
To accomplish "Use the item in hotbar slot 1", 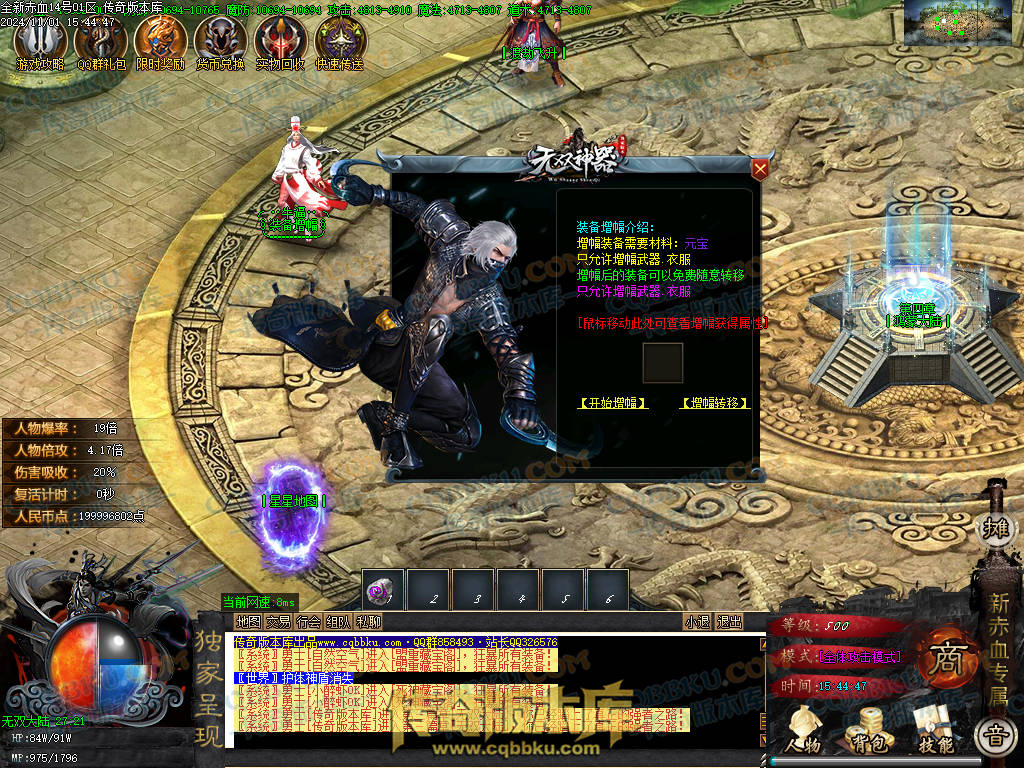I will [383, 591].
